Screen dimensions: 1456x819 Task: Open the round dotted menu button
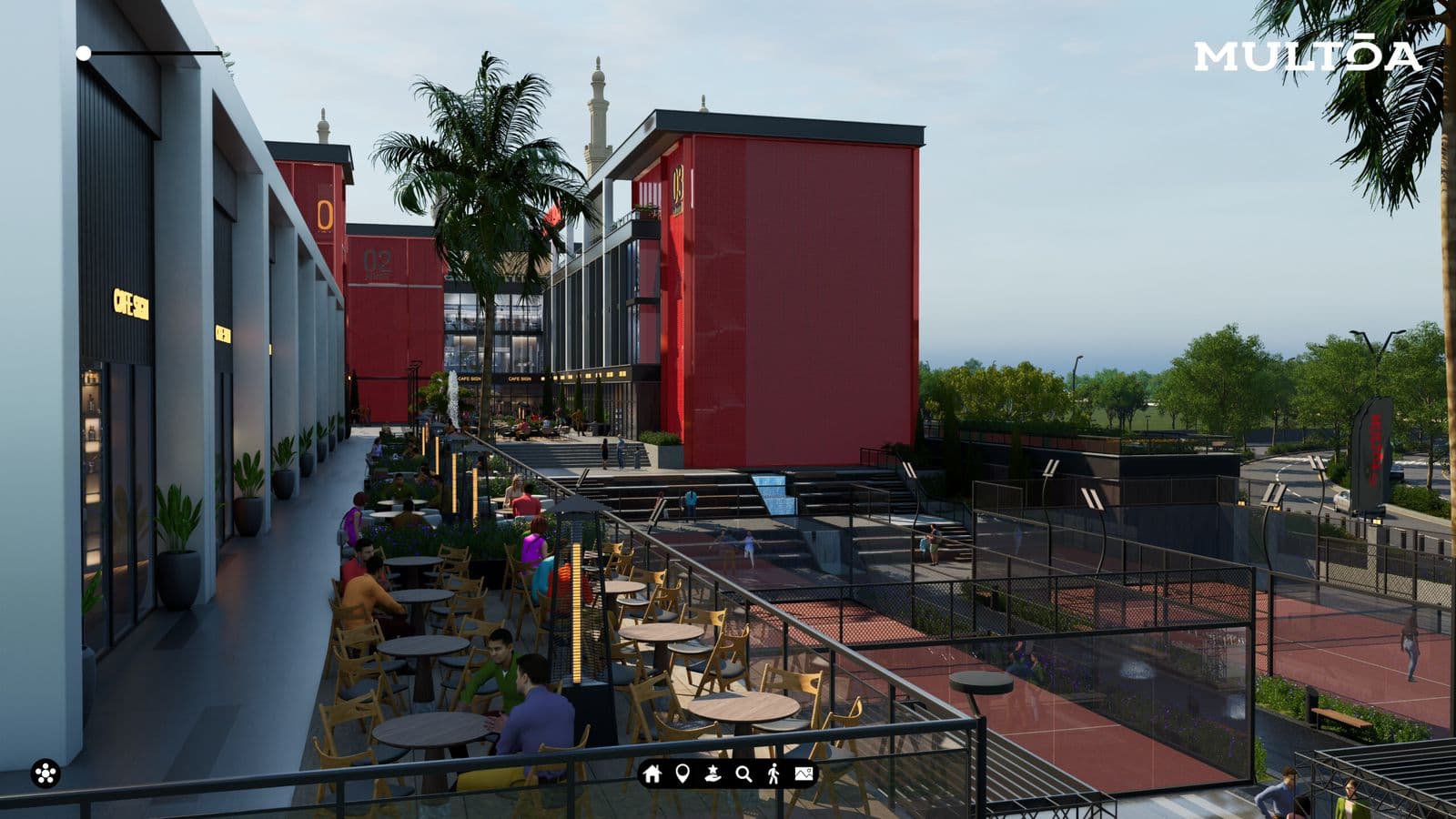[x=45, y=773]
